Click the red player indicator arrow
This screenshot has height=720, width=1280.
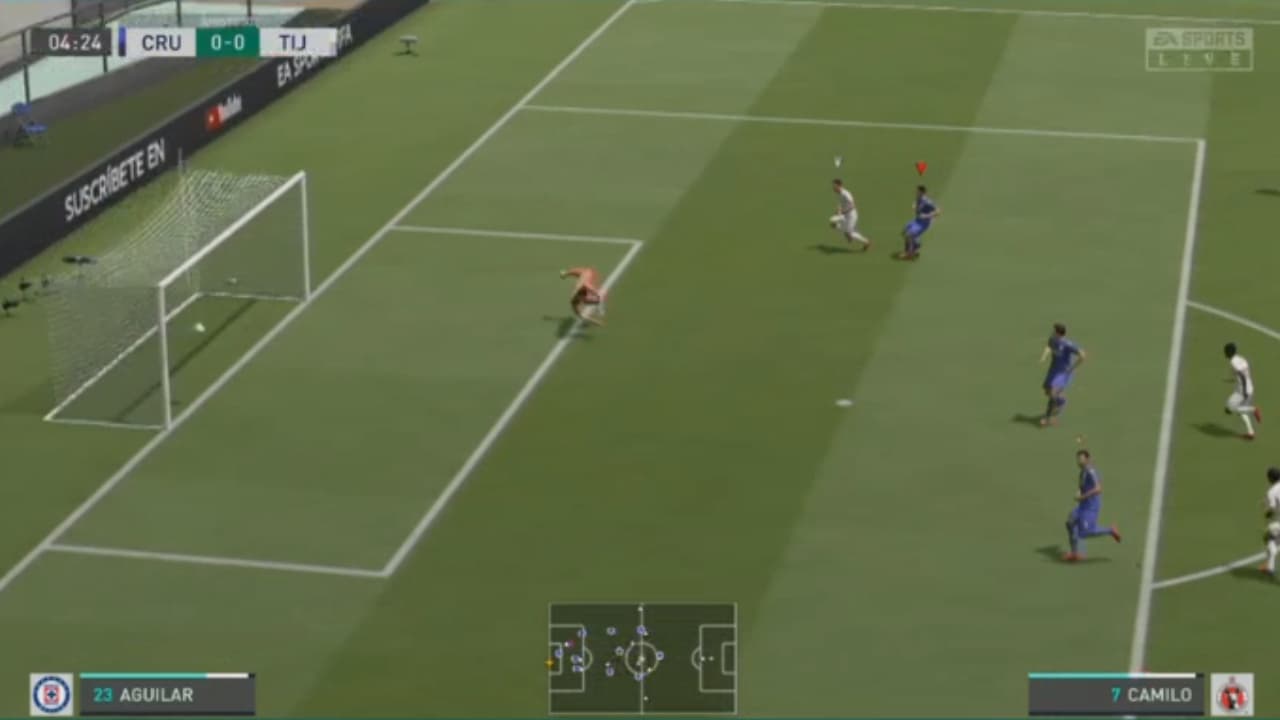921,168
